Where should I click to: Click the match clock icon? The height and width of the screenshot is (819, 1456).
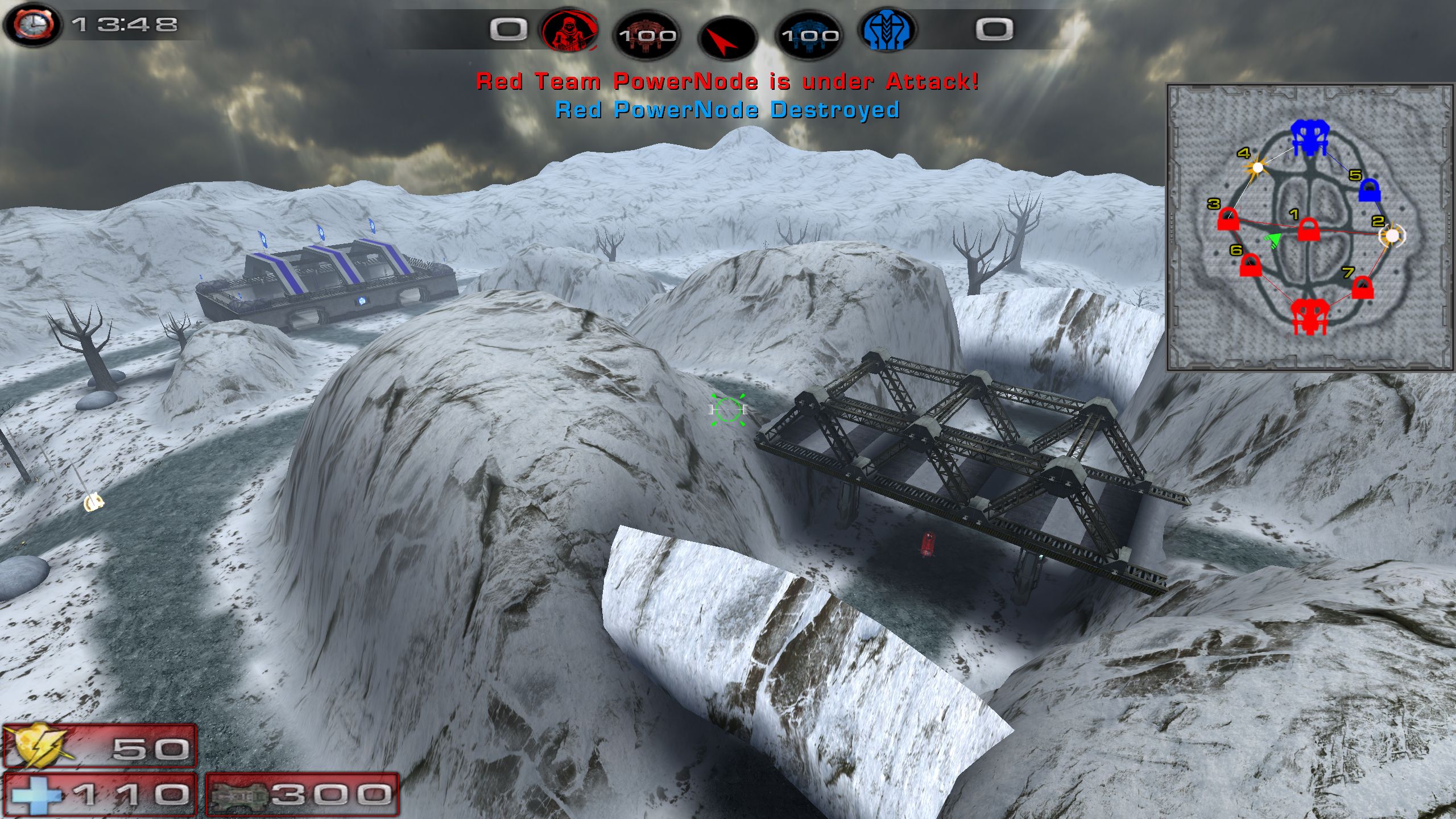coord(32,25)
